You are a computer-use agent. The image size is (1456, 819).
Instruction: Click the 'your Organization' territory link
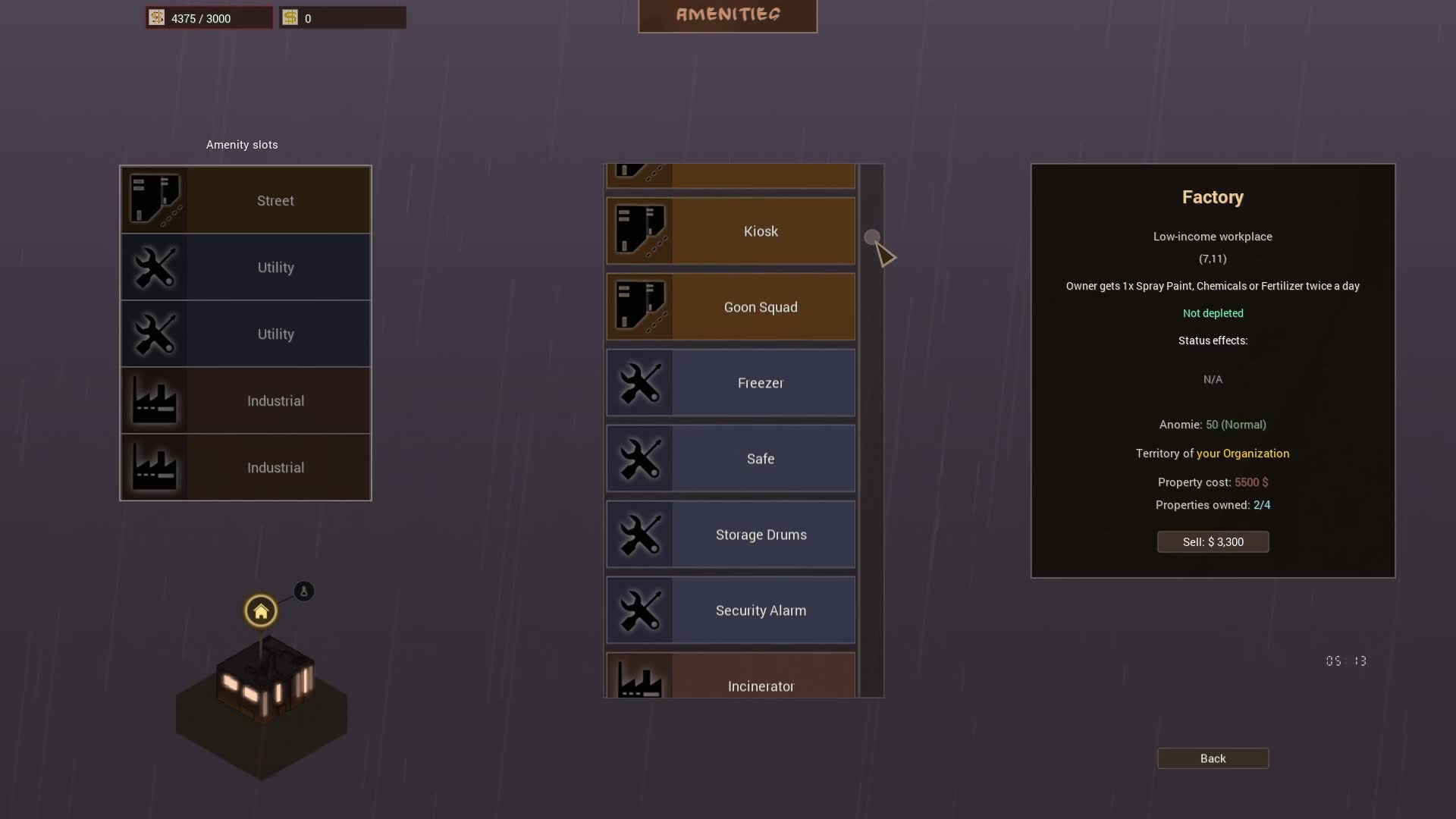click(1243, 453)
